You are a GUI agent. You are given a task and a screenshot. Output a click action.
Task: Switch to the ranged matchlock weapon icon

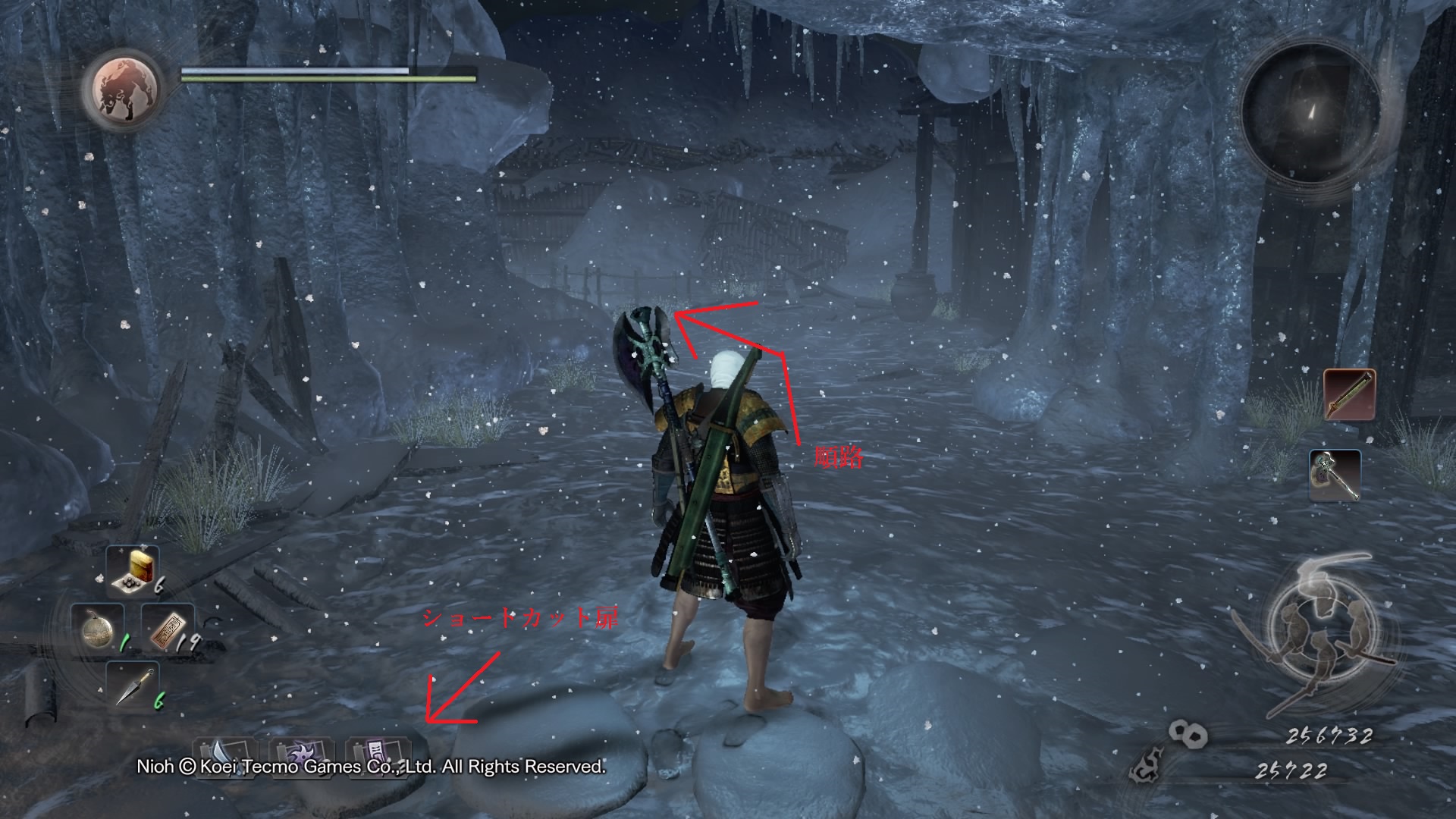(1349, 395)
